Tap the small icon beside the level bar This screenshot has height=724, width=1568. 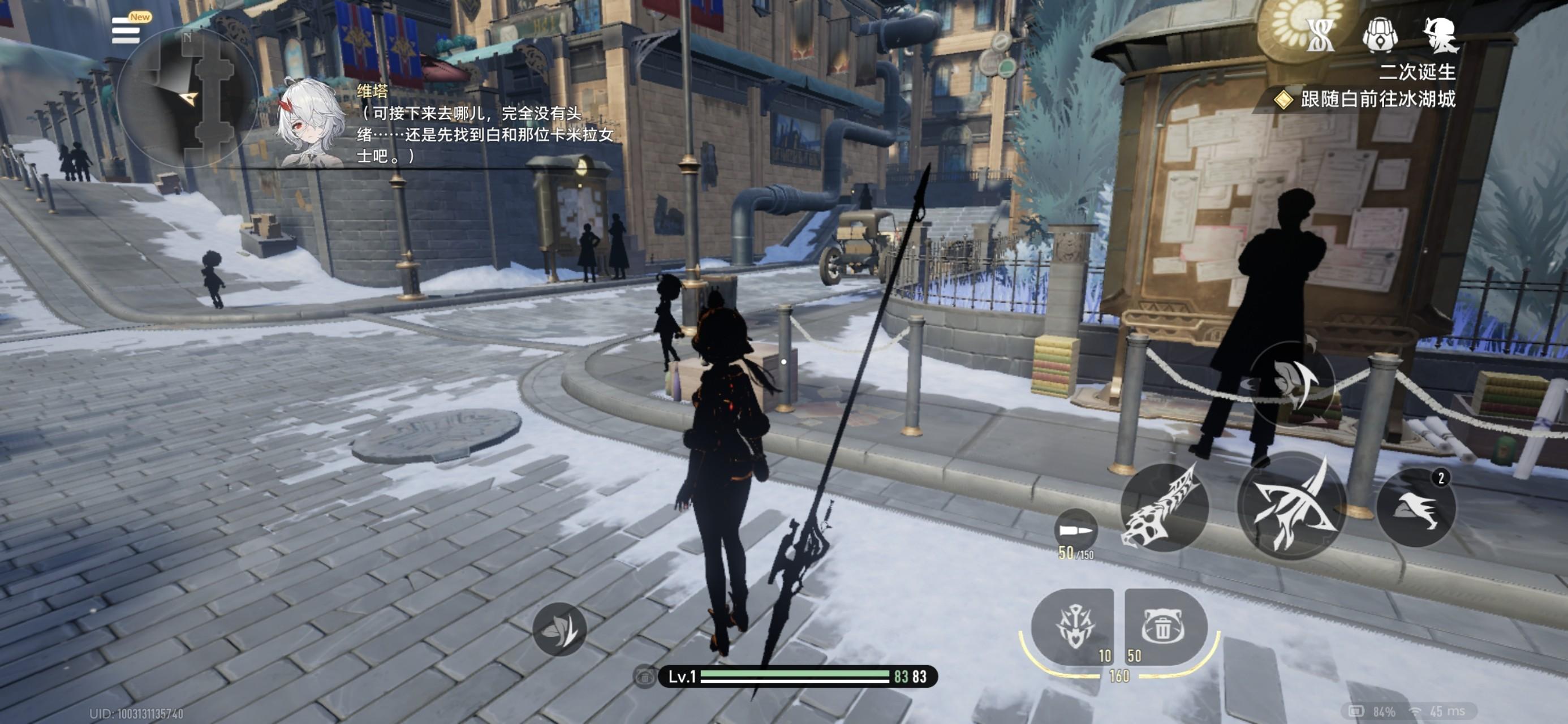(x=645, y=676)
